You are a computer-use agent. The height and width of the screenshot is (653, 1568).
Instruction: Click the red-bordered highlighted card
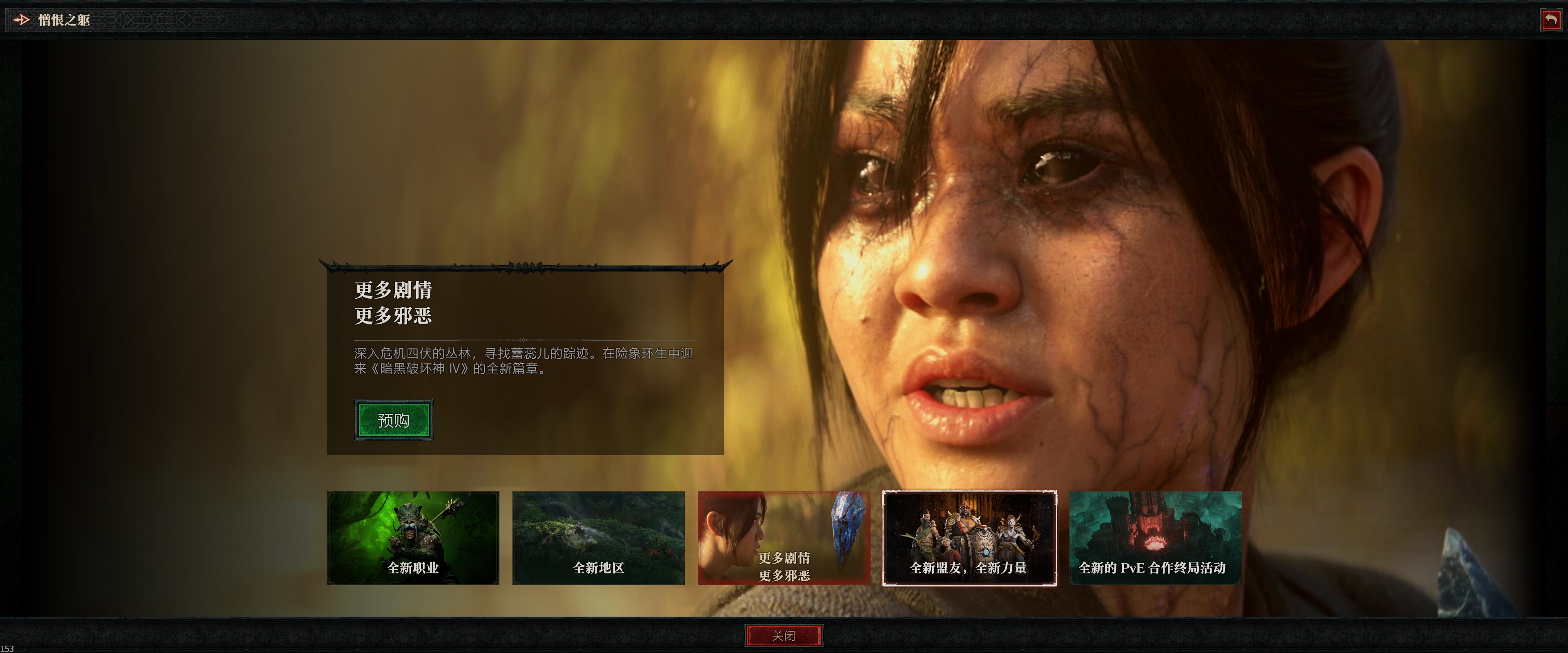click(782, 537)
